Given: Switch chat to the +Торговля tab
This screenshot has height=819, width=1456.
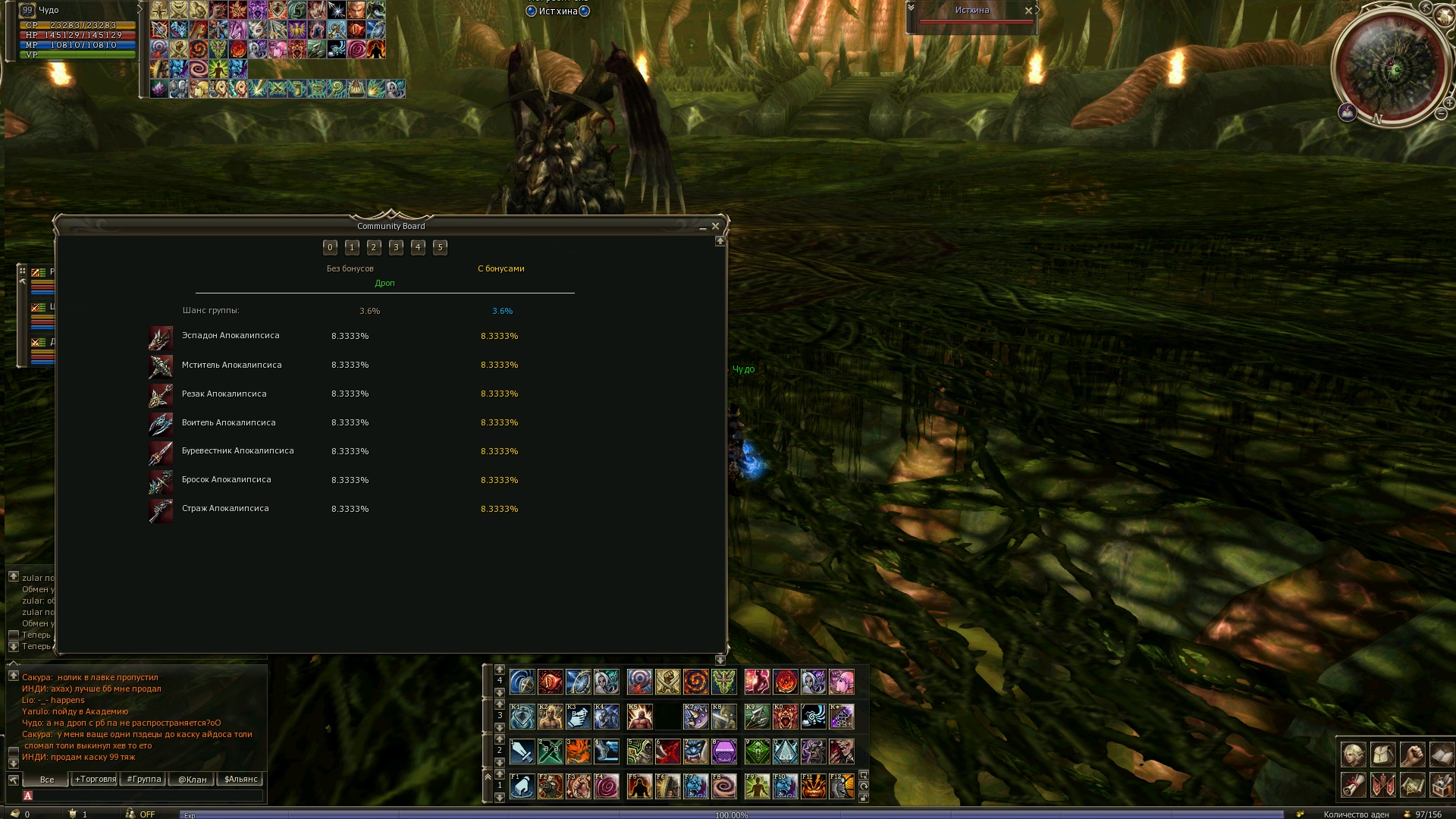Looking at the screenshot, I should coord(95,779).
